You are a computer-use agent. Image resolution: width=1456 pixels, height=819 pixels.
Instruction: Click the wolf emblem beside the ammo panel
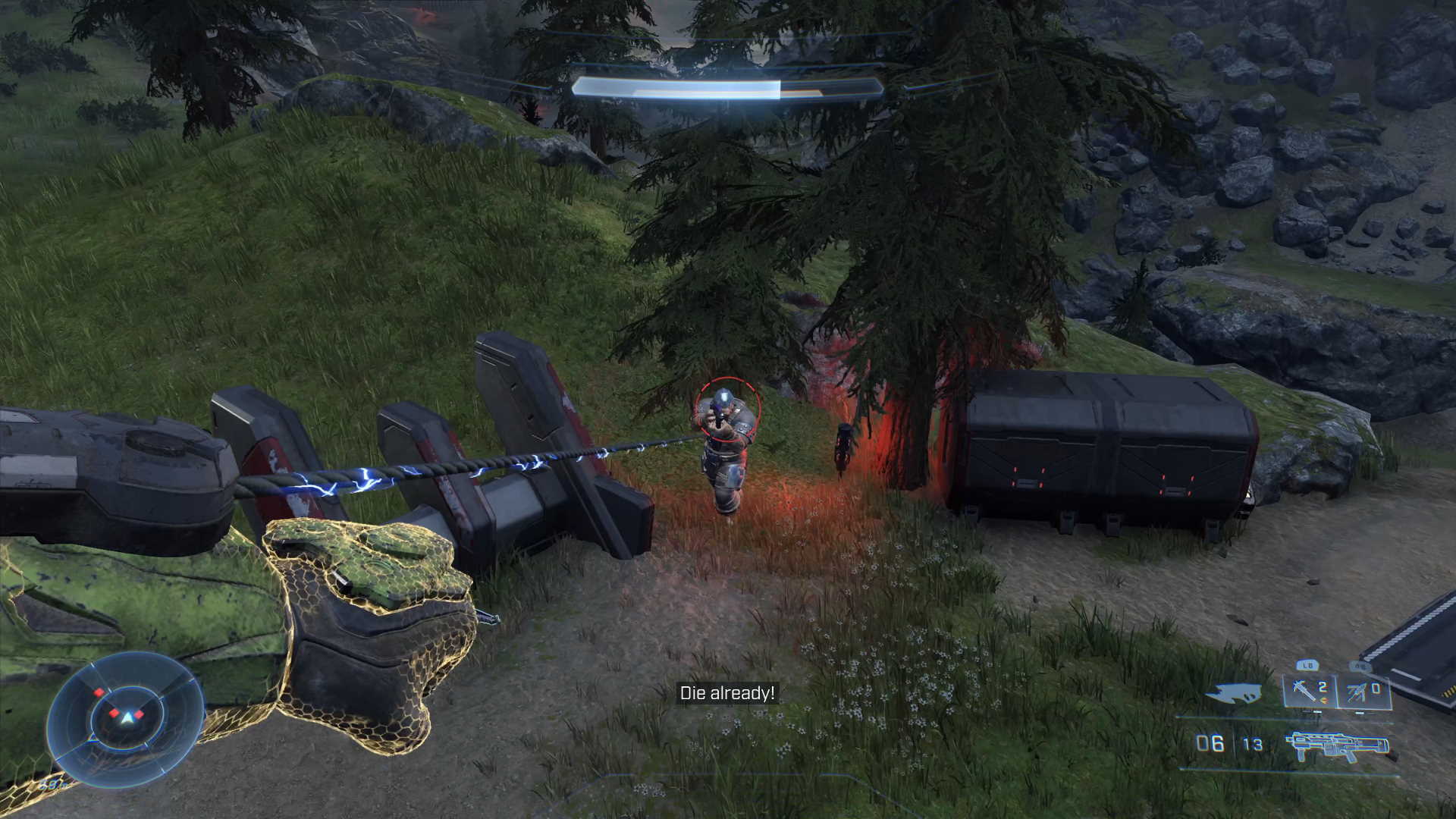[1234, 692]
